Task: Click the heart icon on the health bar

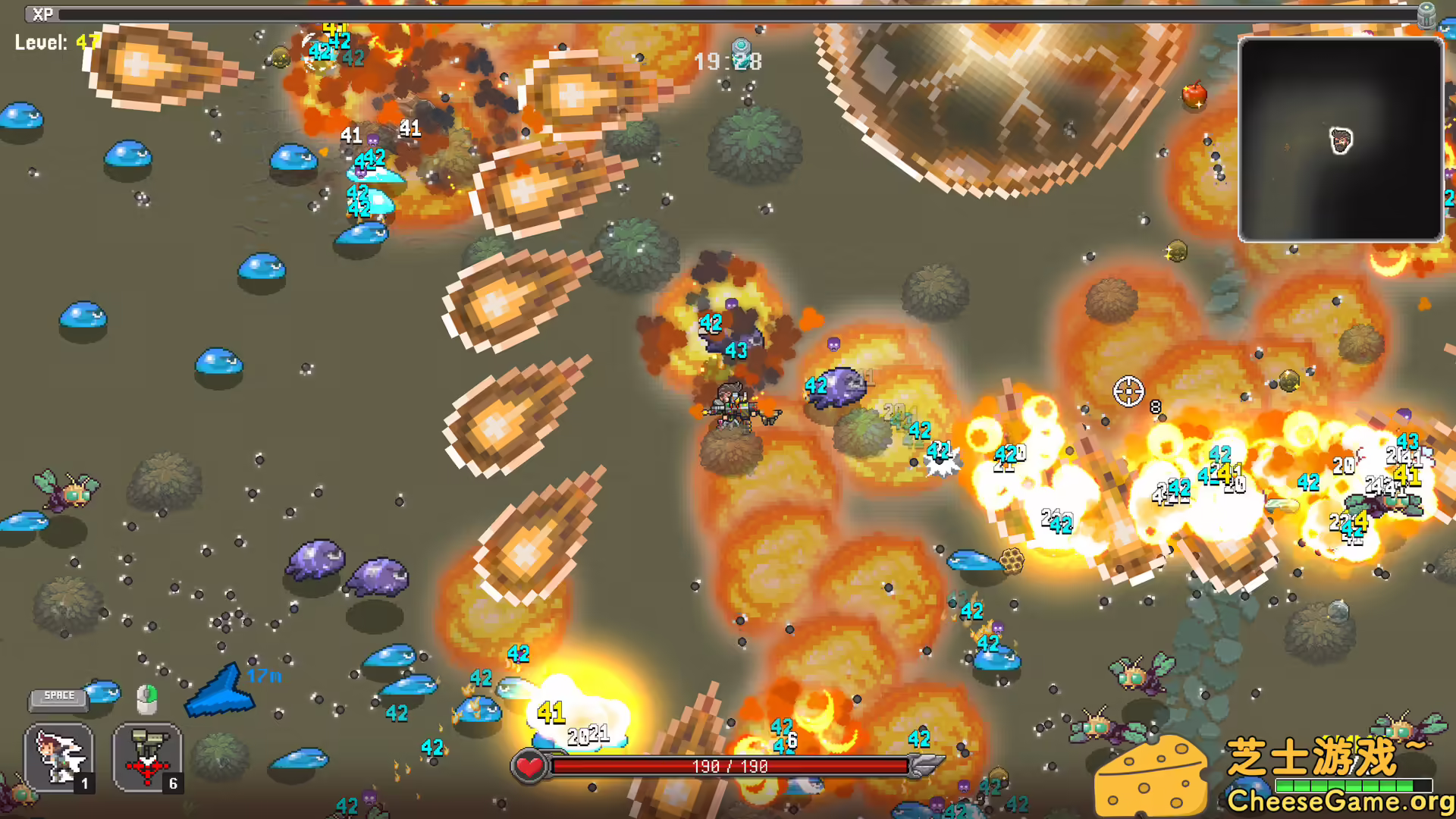Action: point(529,766)
